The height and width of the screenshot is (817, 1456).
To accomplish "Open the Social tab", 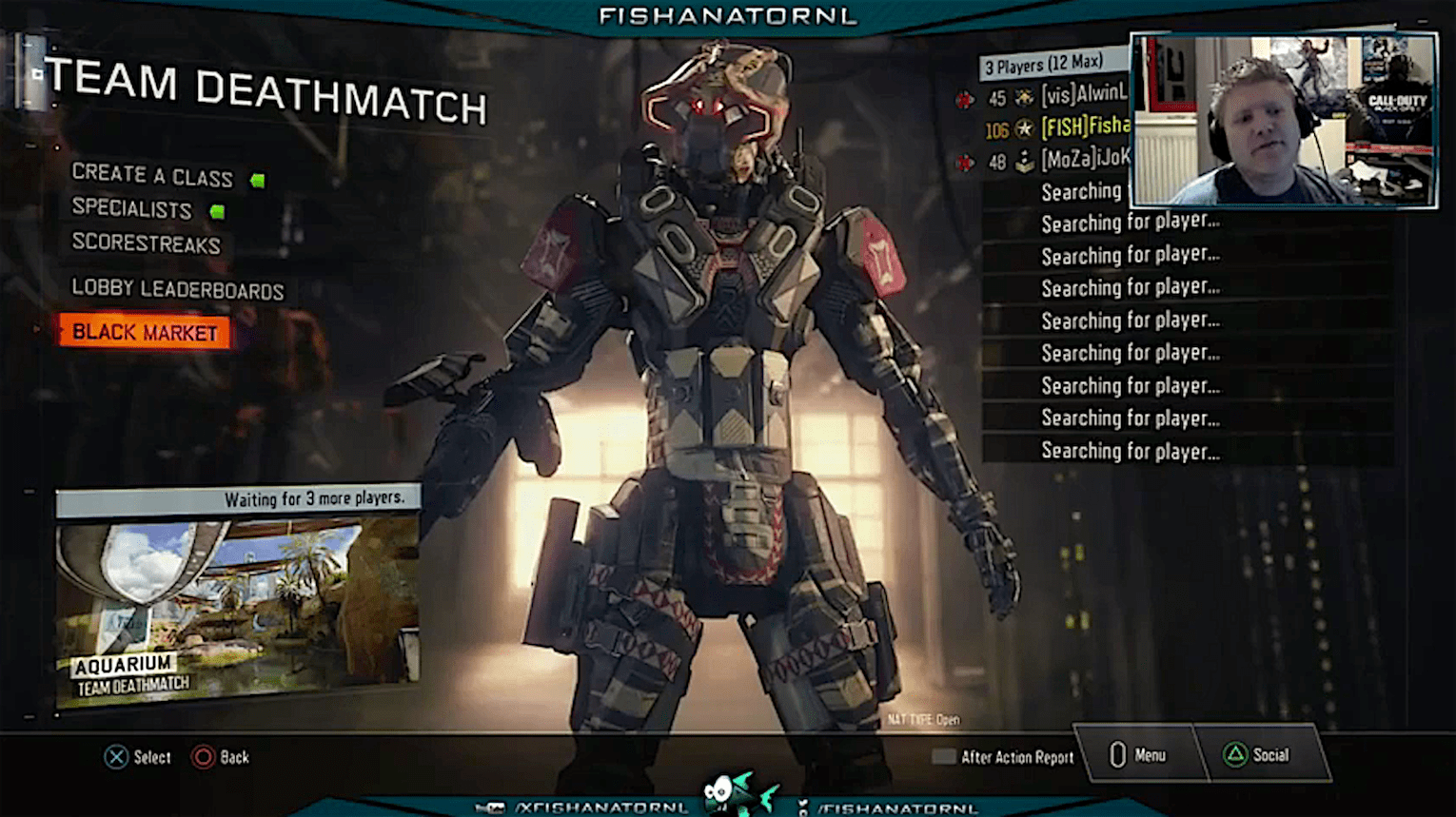I will [x=1258, y=755].
